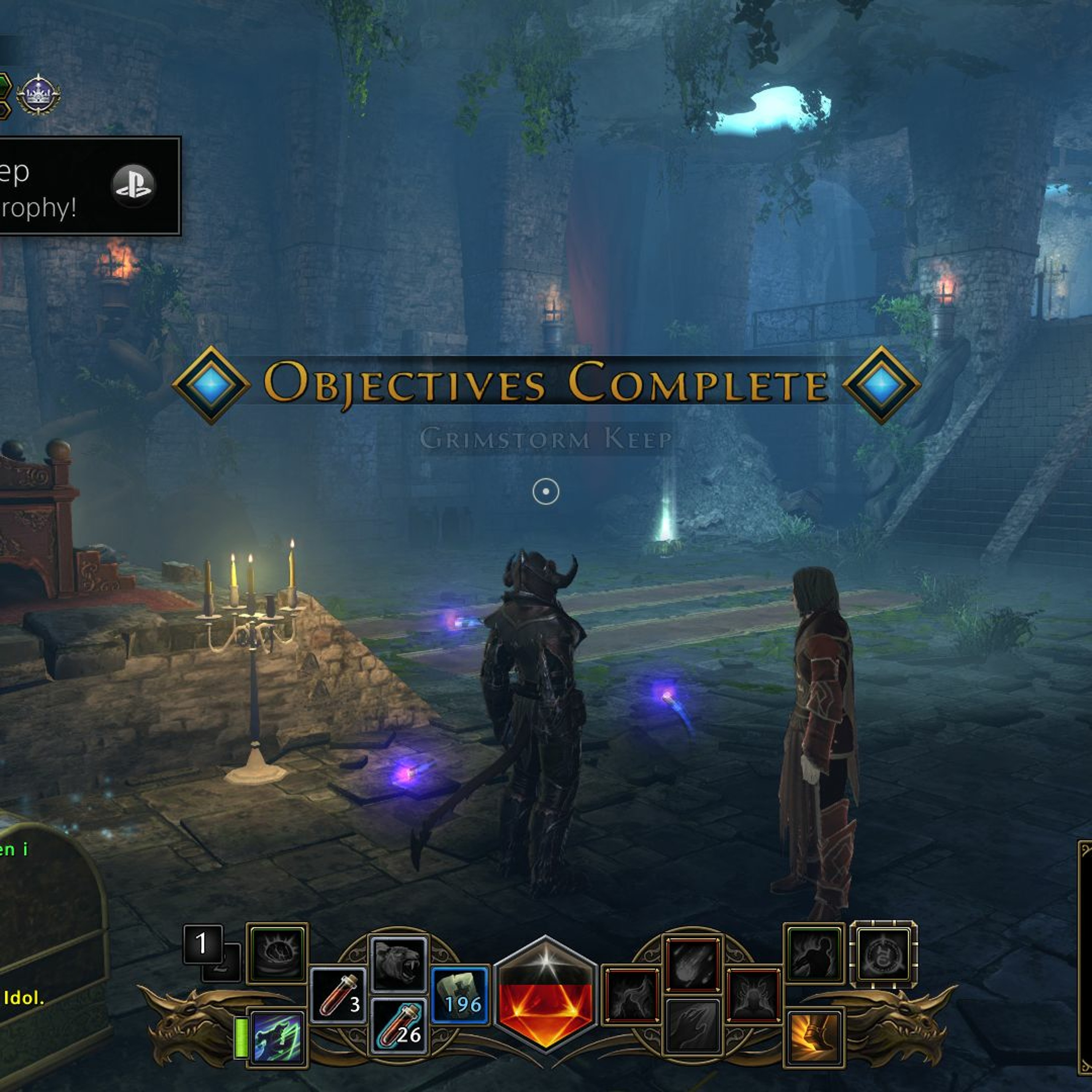Select the scroll item showing 196

460,997
